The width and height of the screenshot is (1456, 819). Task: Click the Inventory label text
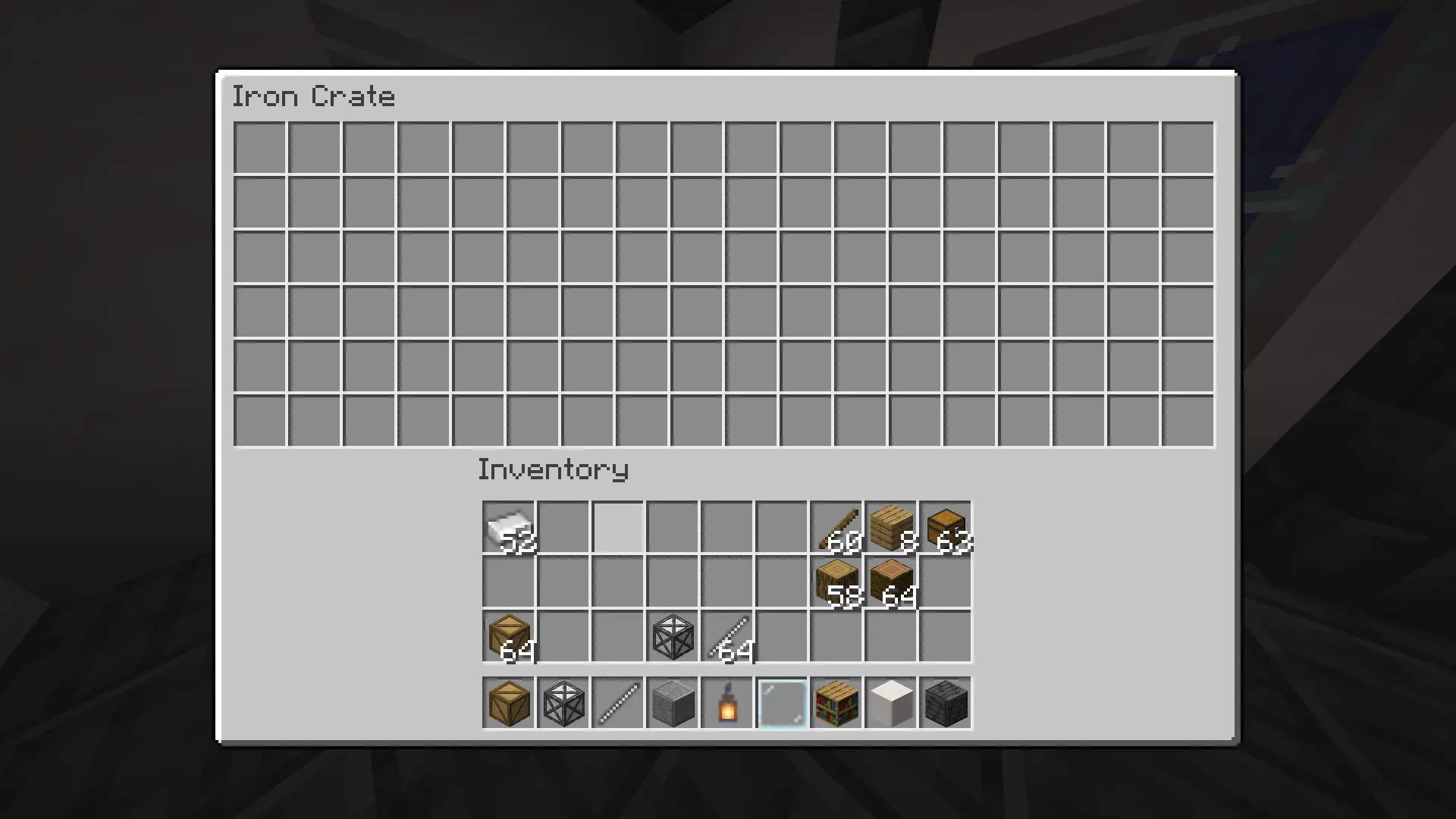point(552,469)
